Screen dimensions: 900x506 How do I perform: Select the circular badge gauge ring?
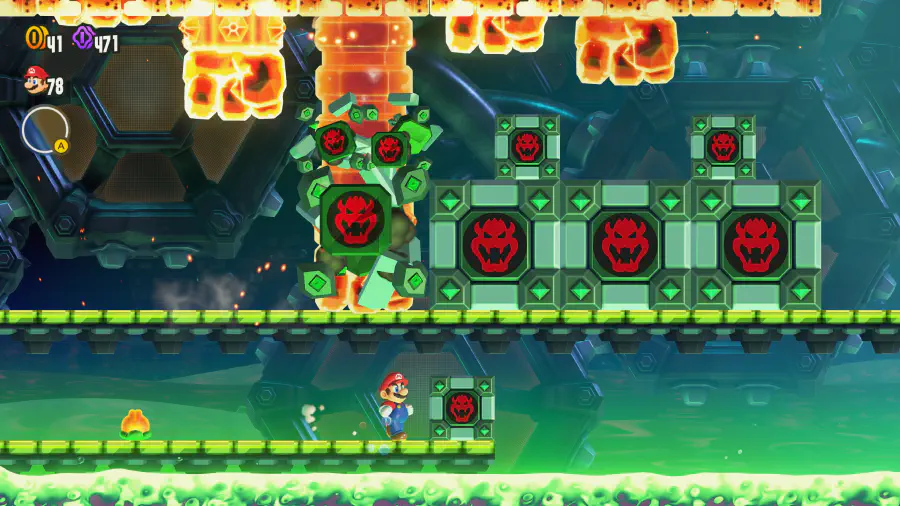pos(45,130)
